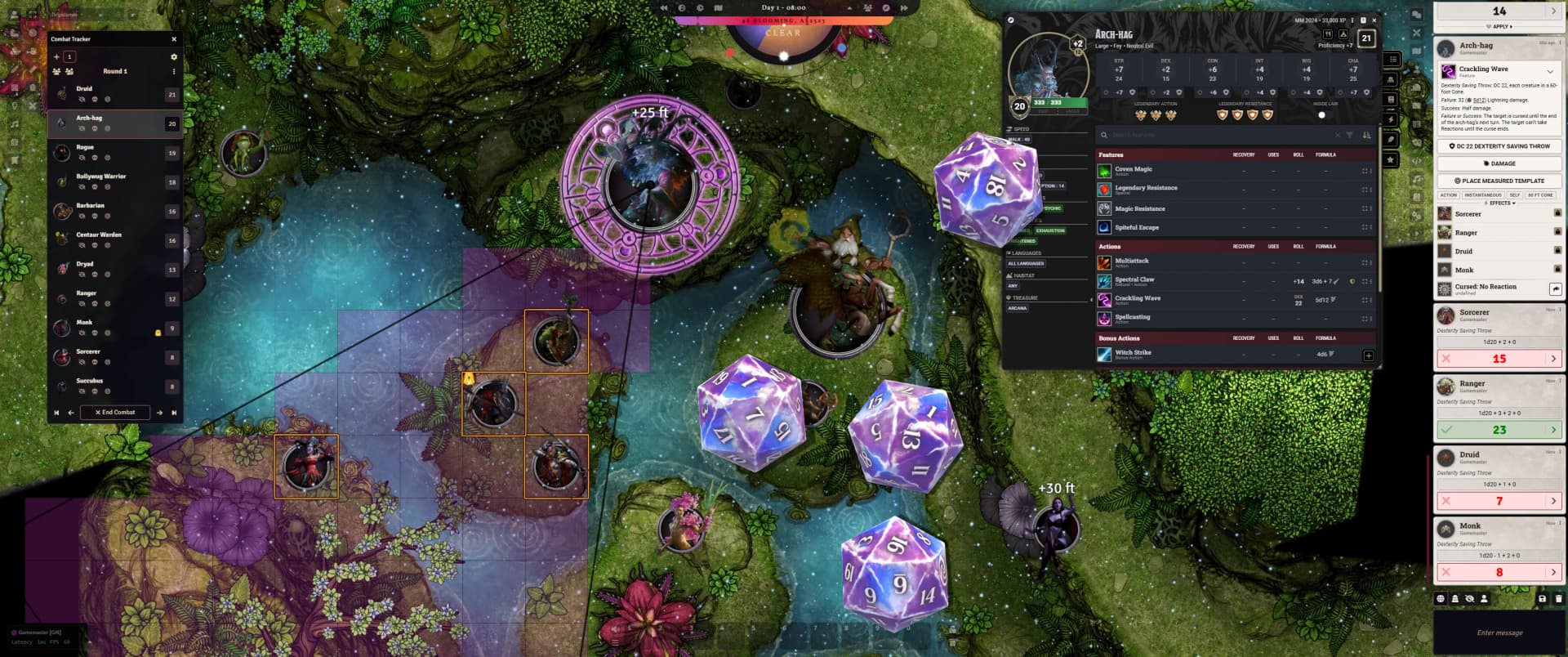Click the DC 22 Dexterity Saving Throw button
This screenshot has height=657, width=1568.
tap(1500, 145)
